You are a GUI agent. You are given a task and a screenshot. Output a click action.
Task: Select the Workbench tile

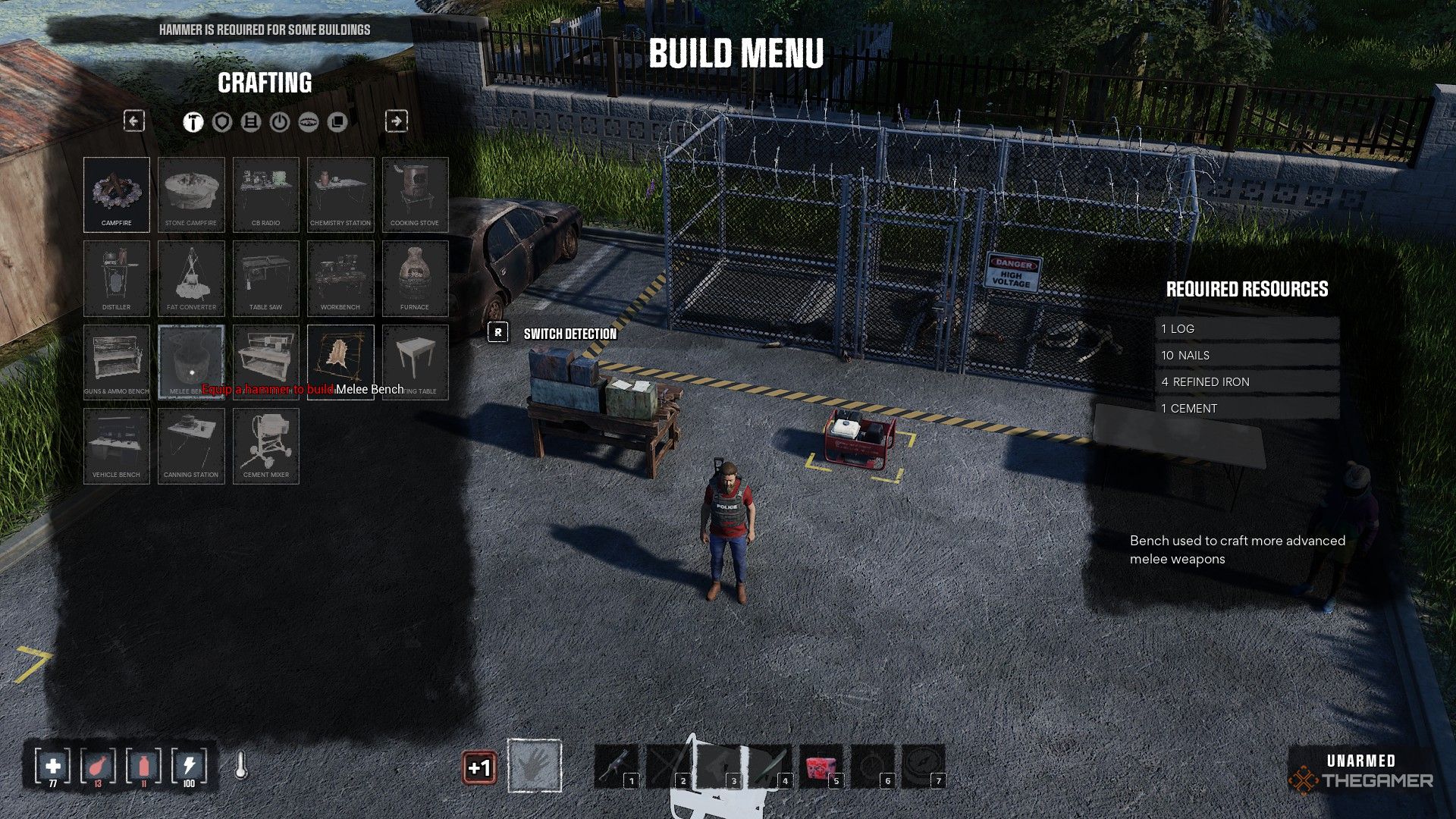[x=340, y=278]
